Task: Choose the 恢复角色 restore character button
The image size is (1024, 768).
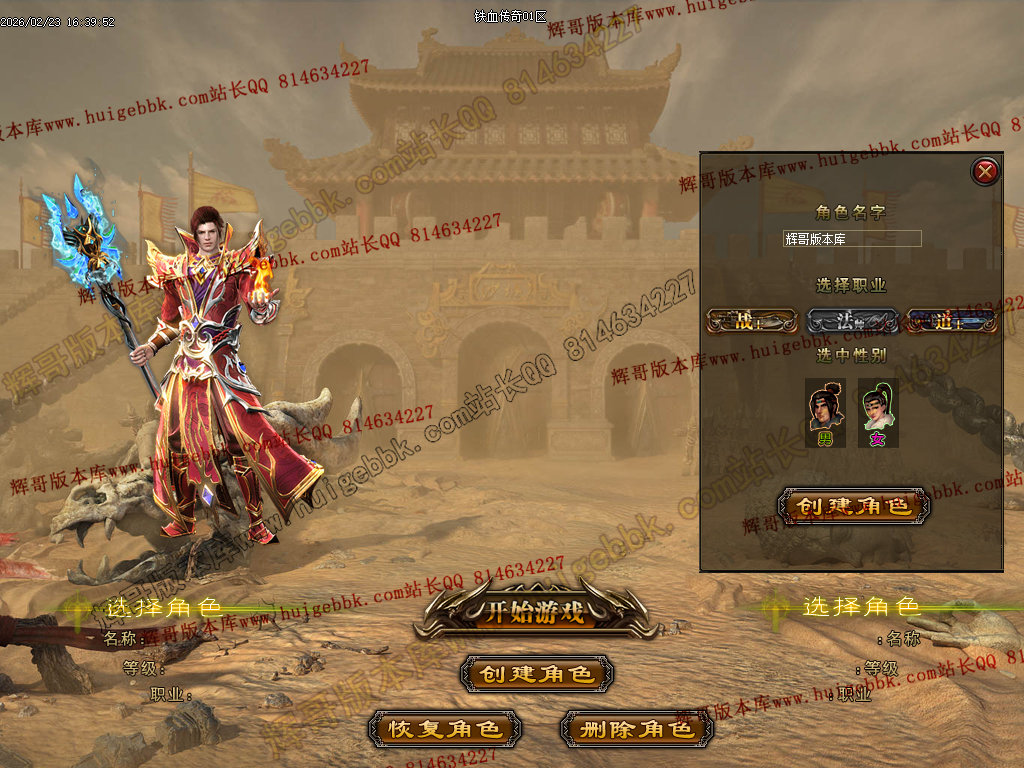Action: coord(445,729)
